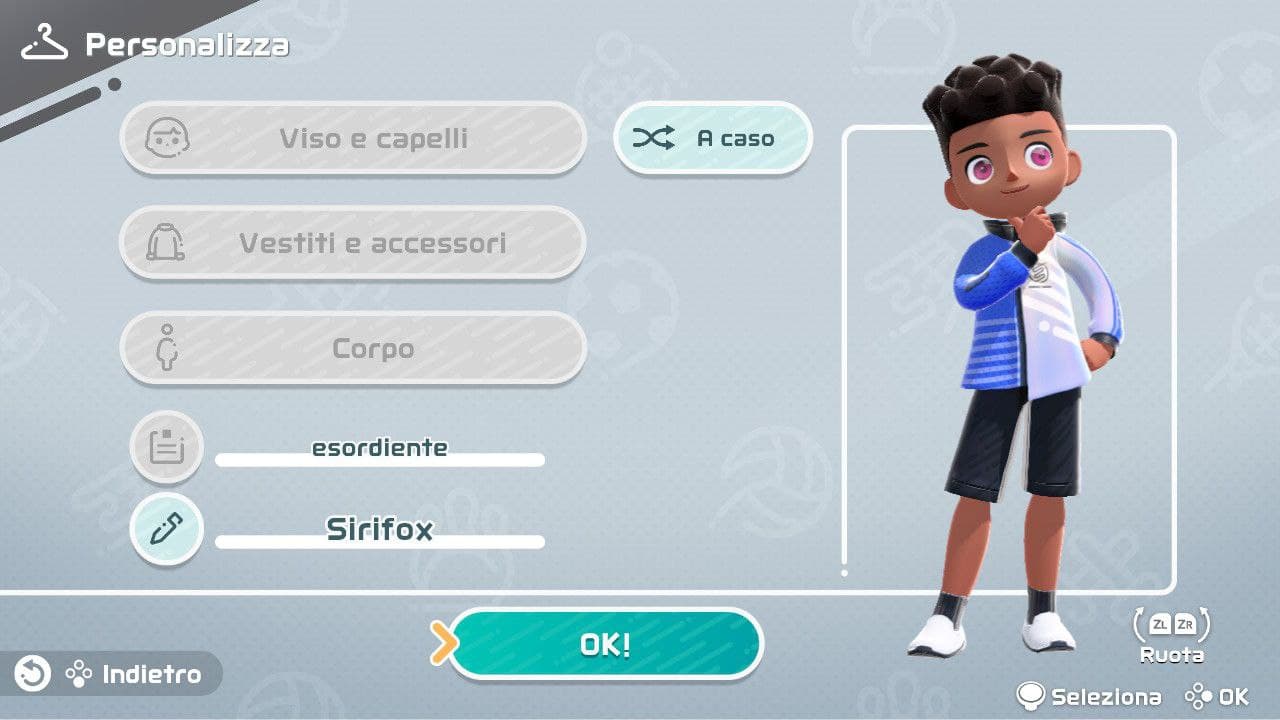This screenshot has width=1280, height=720.
Task: Change the Sirifox nickname
Action: point(380,530)
